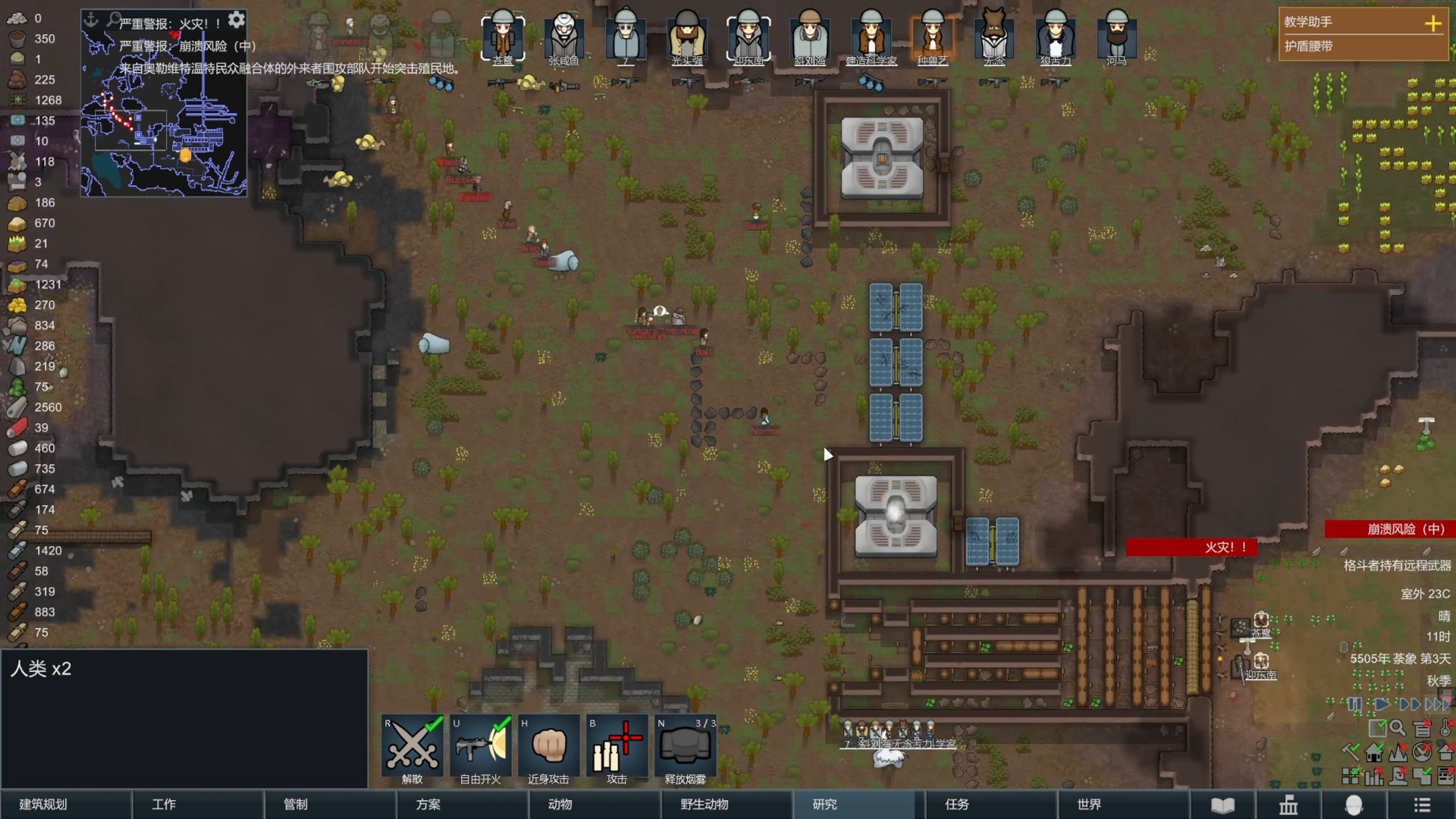1456x819 pixels.
Task: Activate the 近身攻击 (melee attack) fist command
Action: [x=549, y=747]
